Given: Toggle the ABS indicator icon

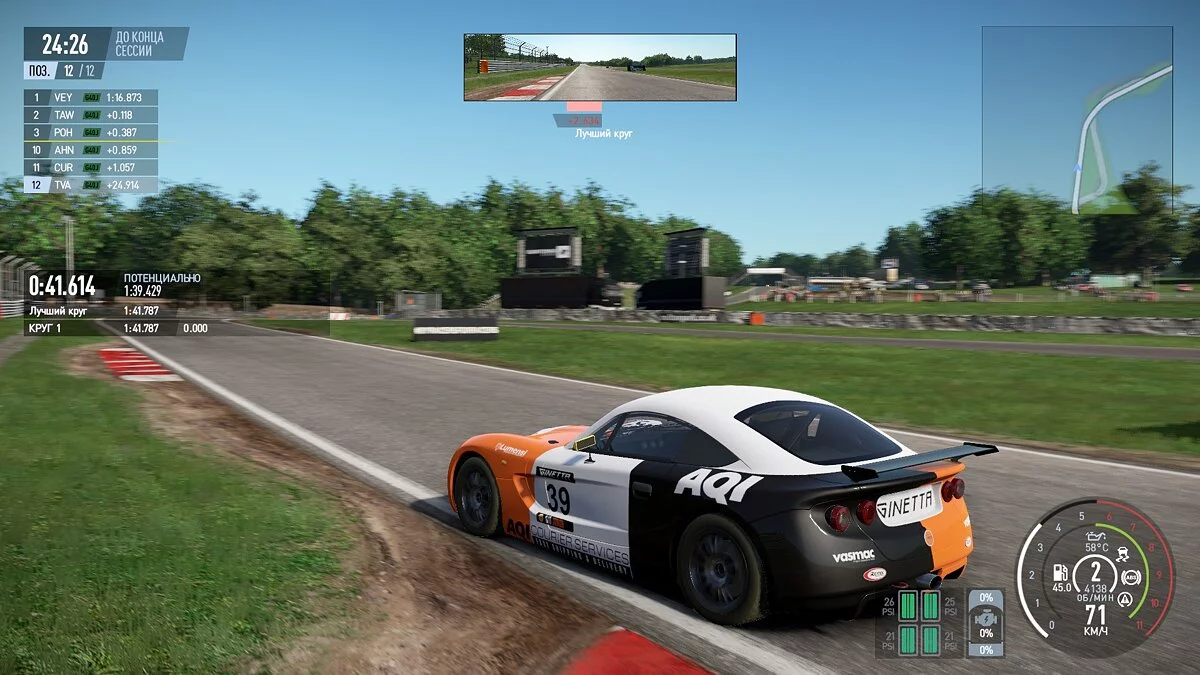Looking at the screenshot, I should (x=1131, y=577).
